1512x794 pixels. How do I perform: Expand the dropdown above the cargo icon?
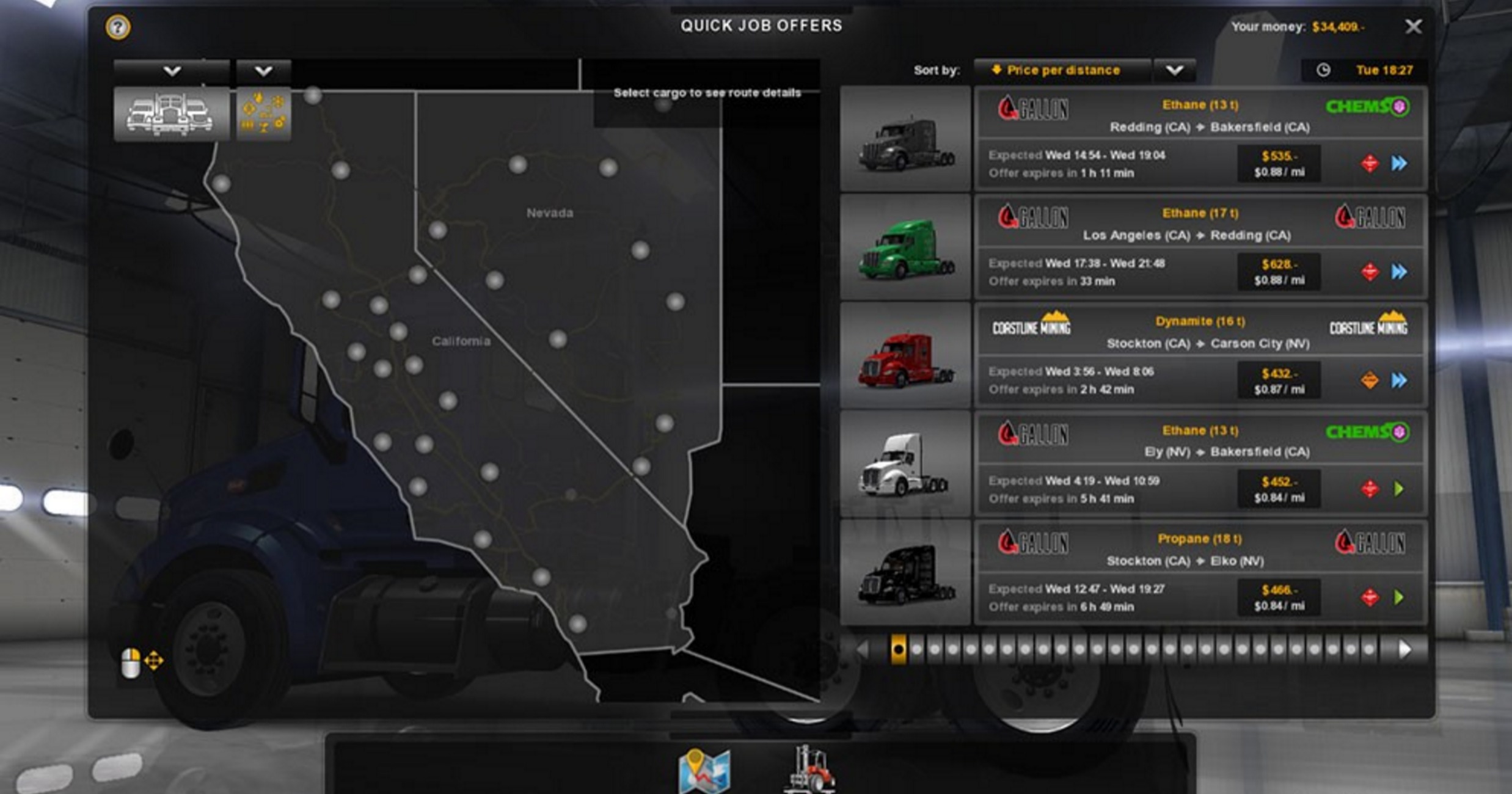(x=263, y=71)
